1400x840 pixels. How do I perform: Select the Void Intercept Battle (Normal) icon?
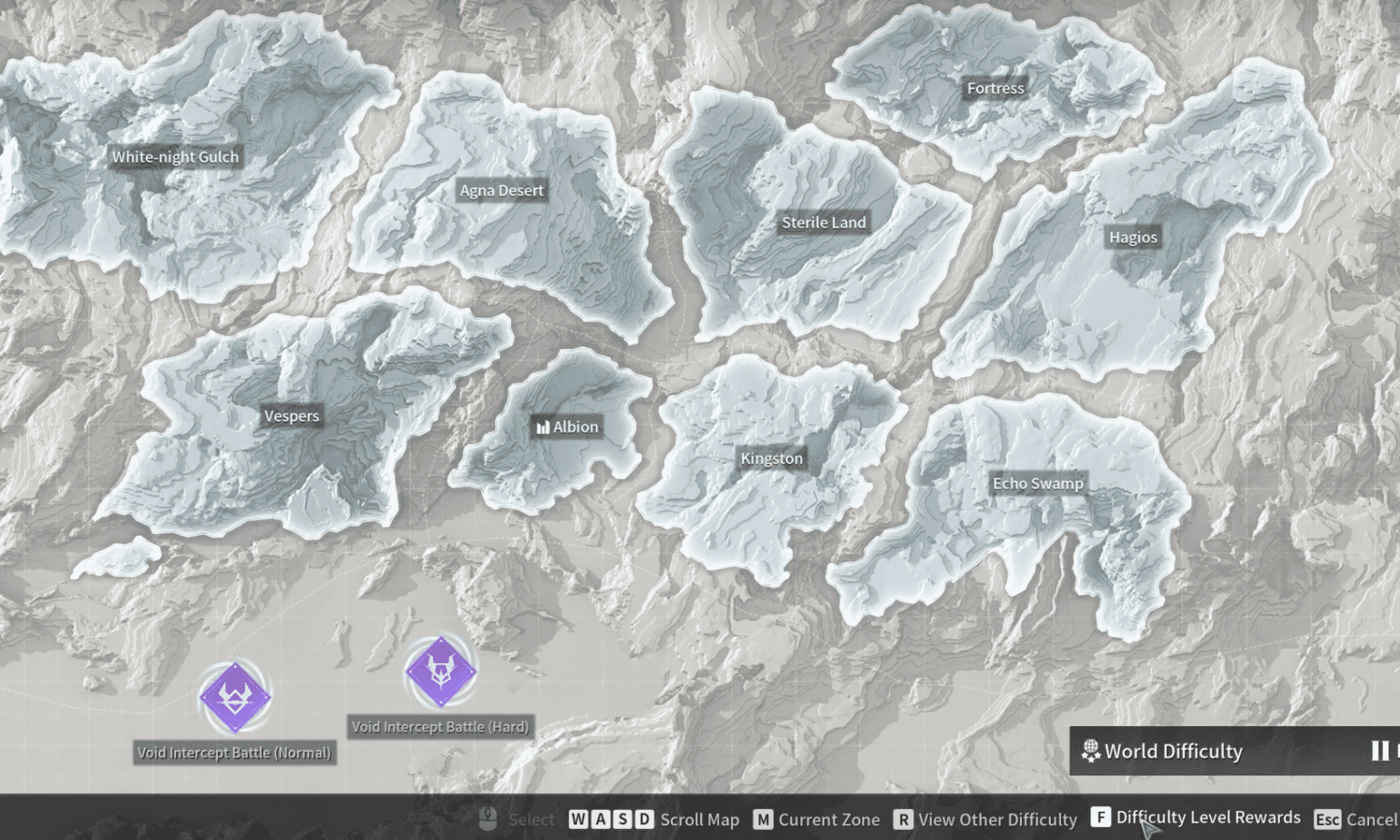236,698
